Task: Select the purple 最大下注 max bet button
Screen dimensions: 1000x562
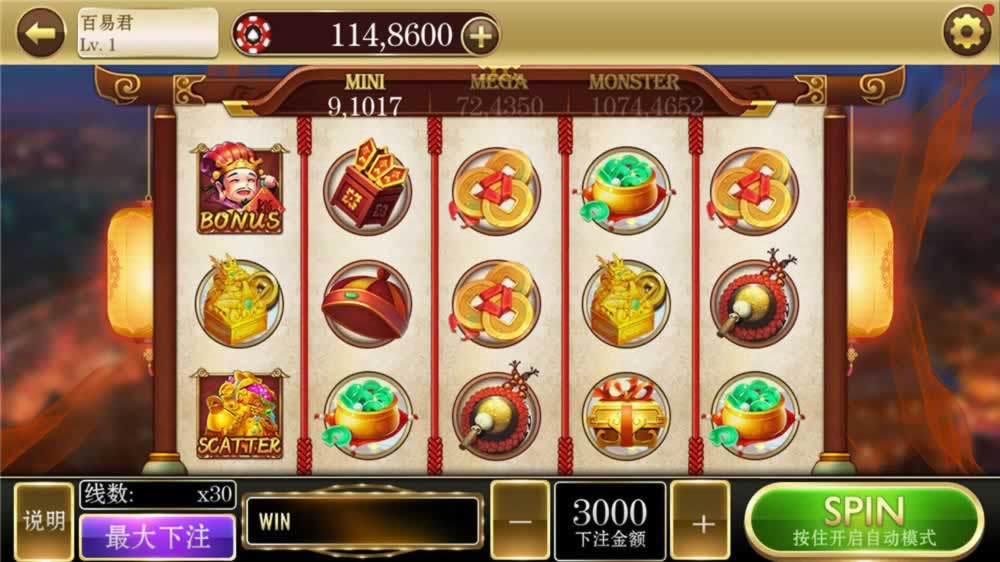Action: (157, 537)
